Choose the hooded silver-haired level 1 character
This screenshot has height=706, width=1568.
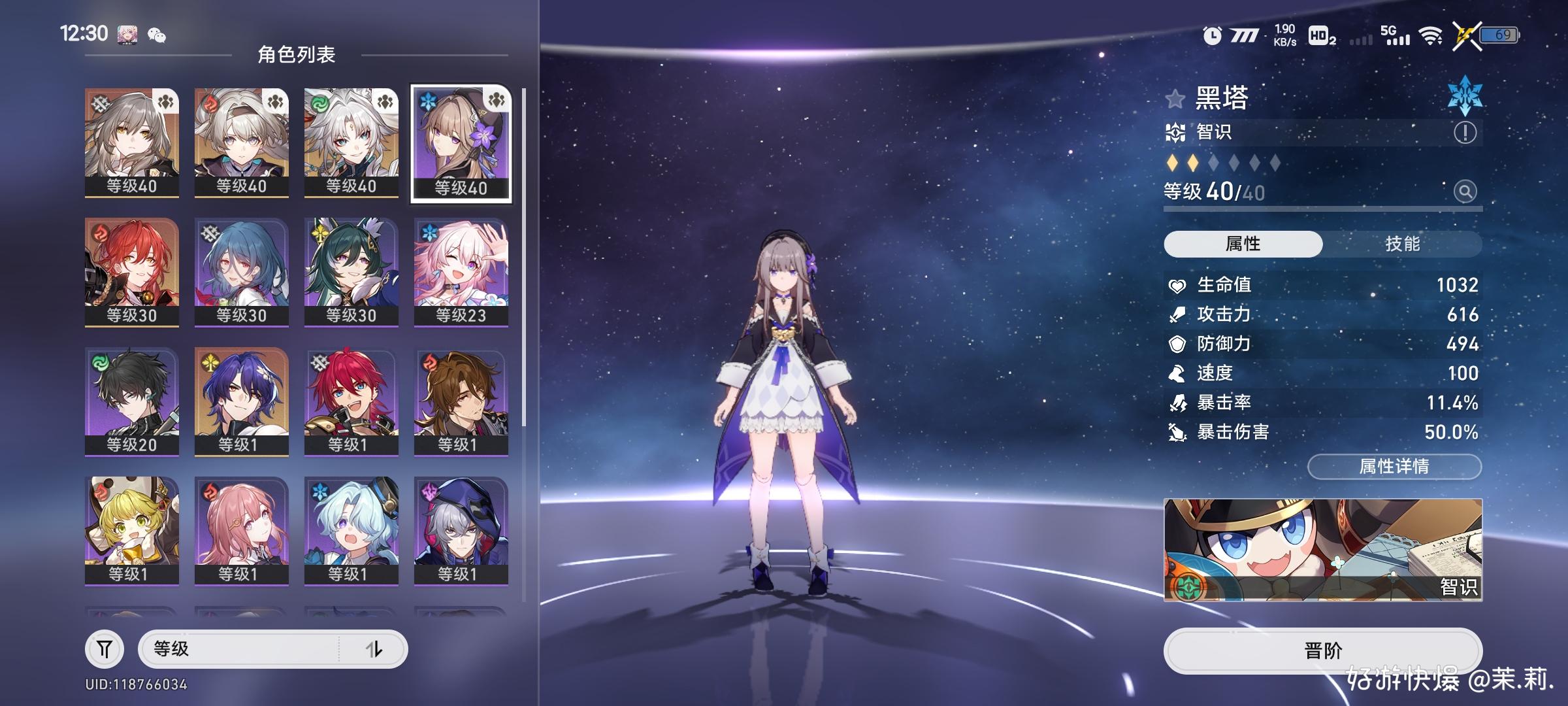pyautogui.click(x=461, y=530)
